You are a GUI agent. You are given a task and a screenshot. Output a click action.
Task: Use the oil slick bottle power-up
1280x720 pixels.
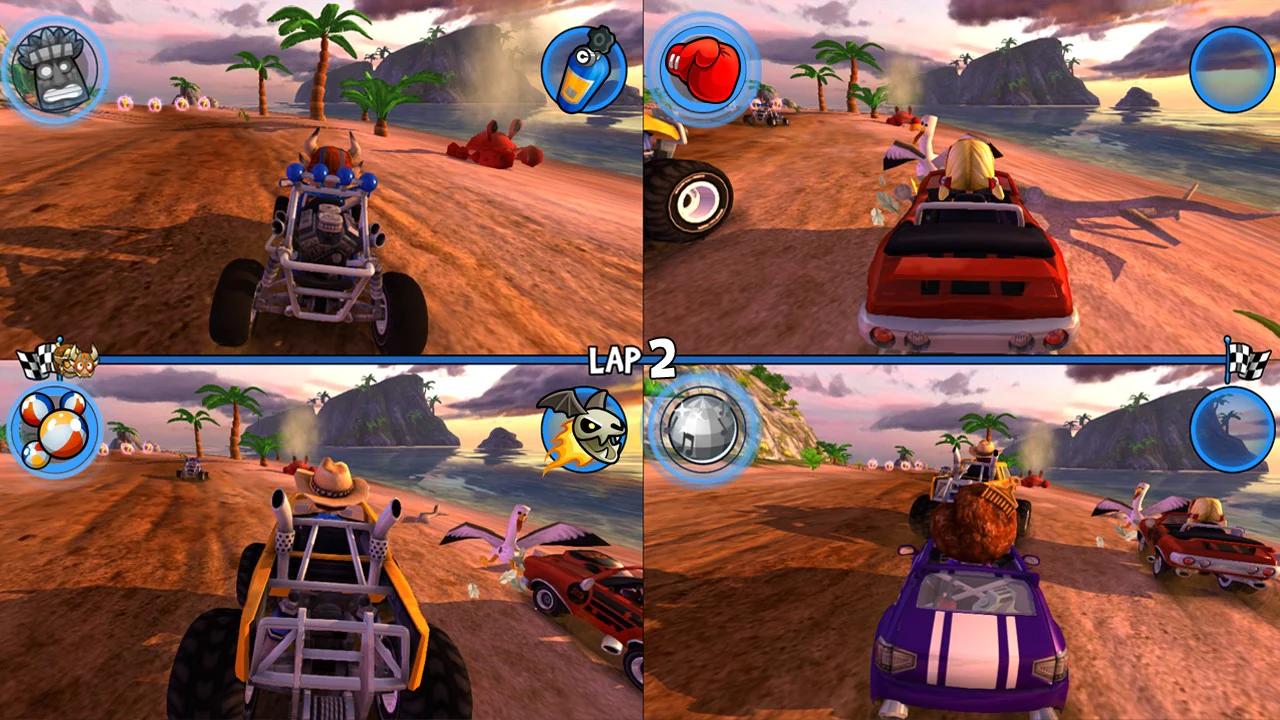point(585,70)
